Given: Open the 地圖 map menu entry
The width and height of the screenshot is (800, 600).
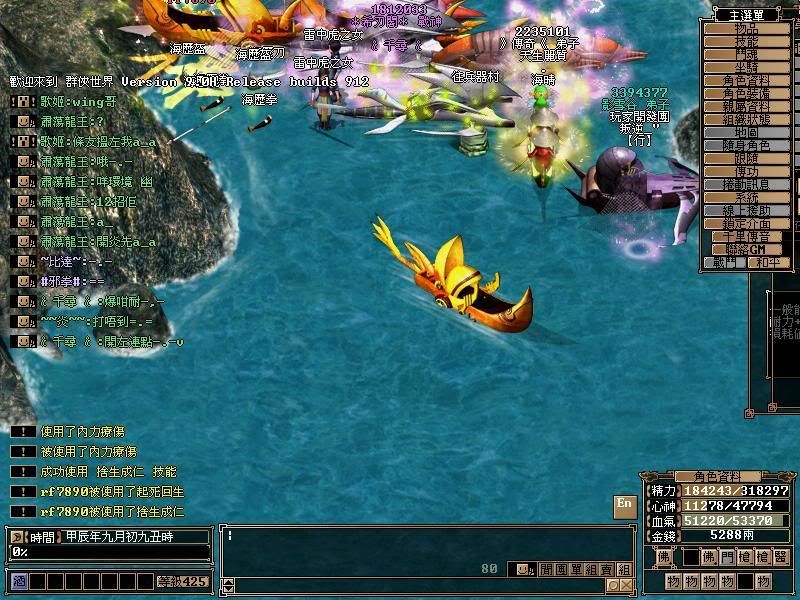Looking at the screenshot, I should click(746, 133).
